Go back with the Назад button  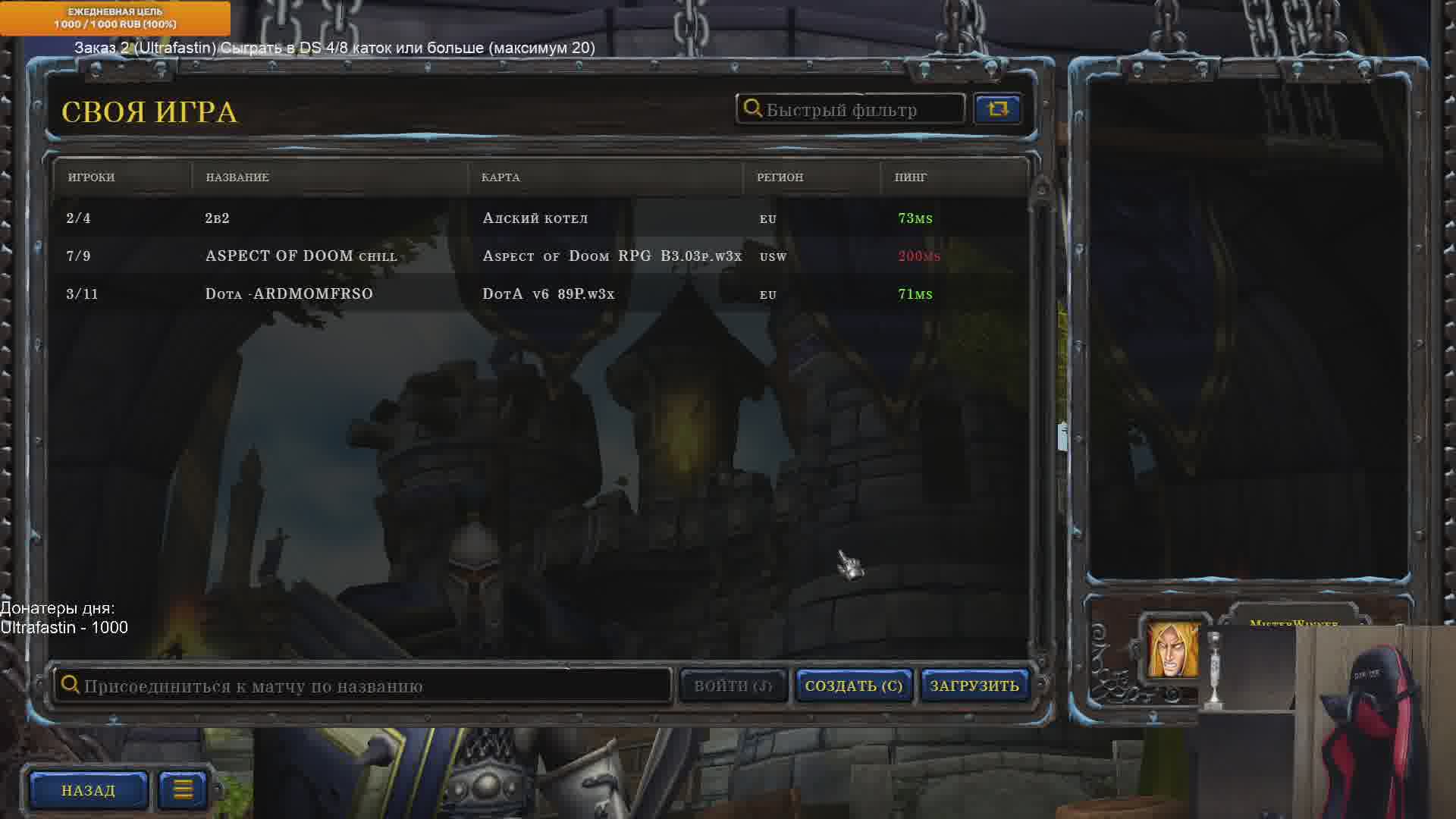click(89, 790)
